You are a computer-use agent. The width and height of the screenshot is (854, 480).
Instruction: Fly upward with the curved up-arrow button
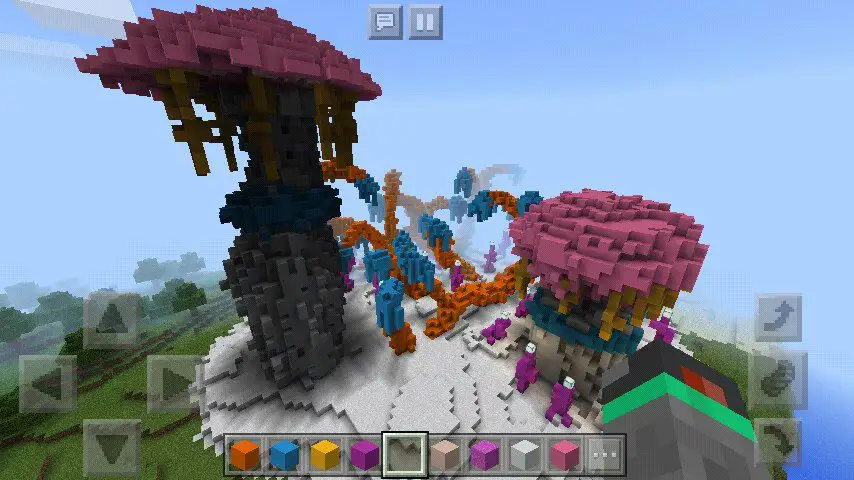(777, 319)
